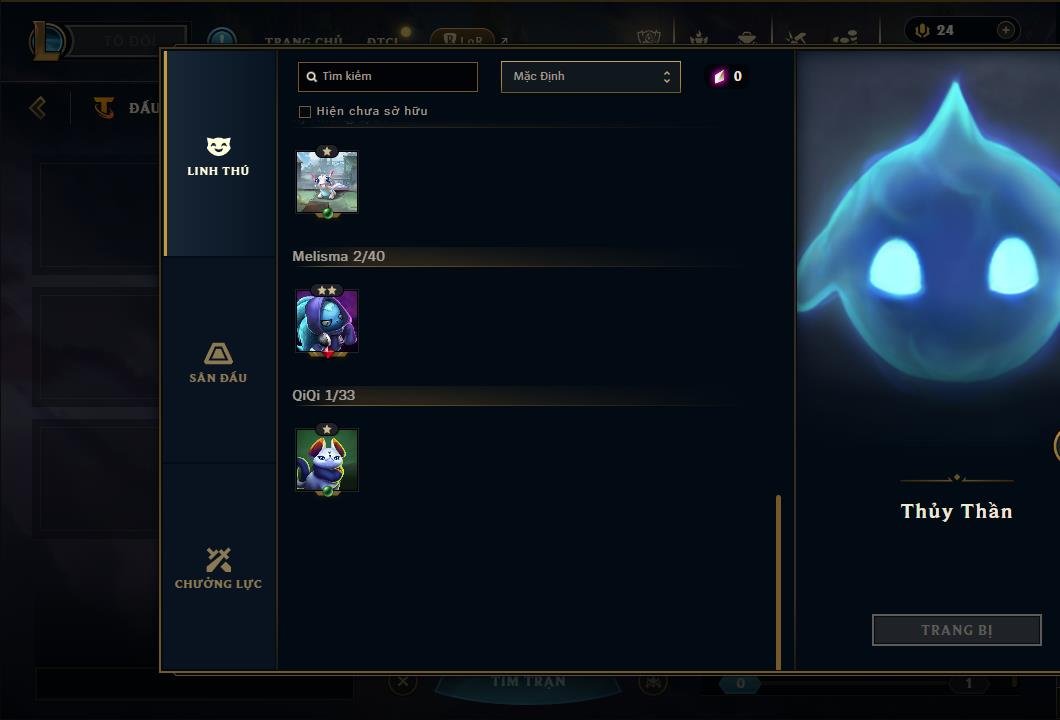Select the two-star Melisma little legend
The height and width of the screenshot is (720, 1060).
[x=327, y=322]
